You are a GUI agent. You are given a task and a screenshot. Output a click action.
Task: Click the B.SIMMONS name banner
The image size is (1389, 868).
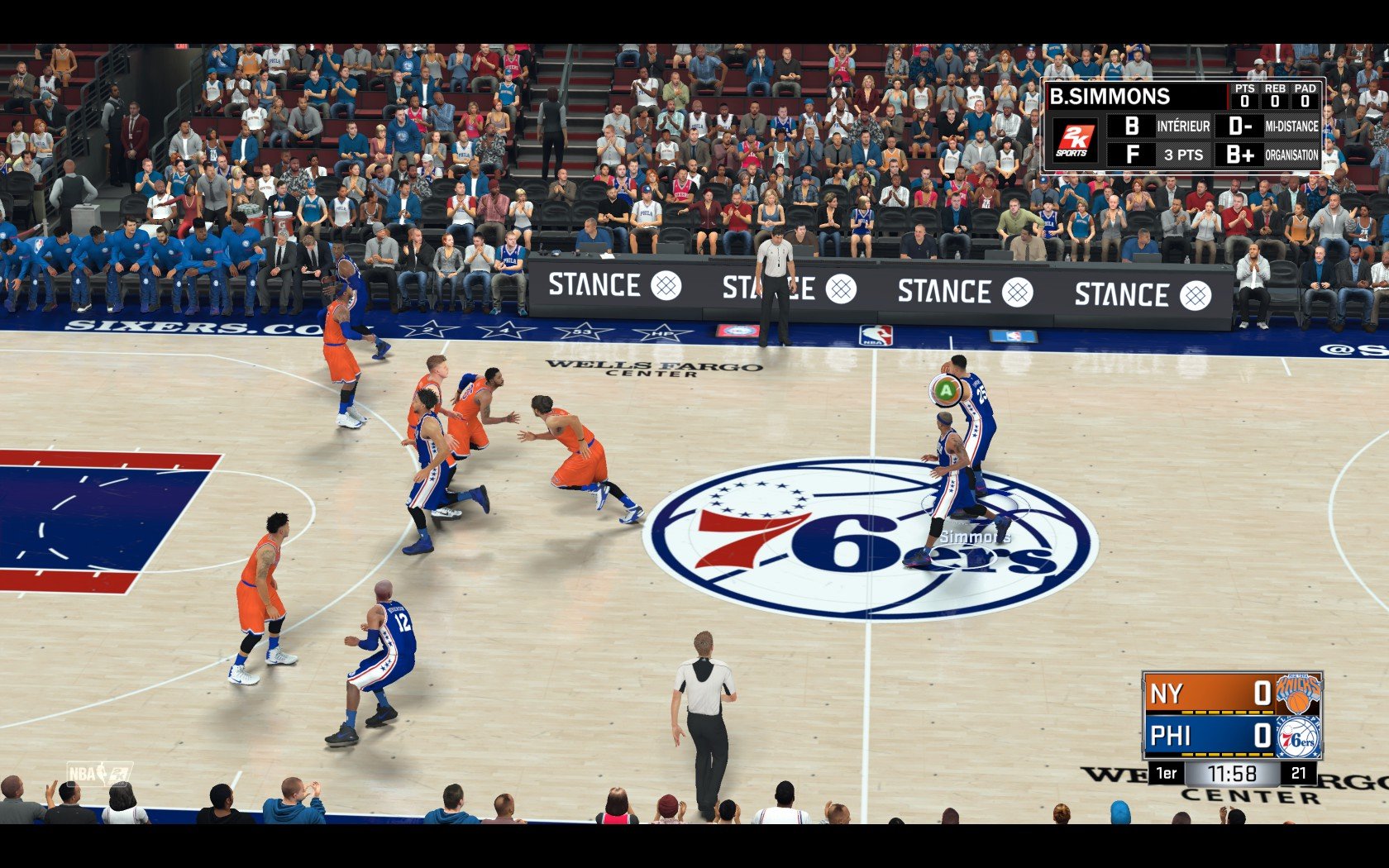(1108, 96)
